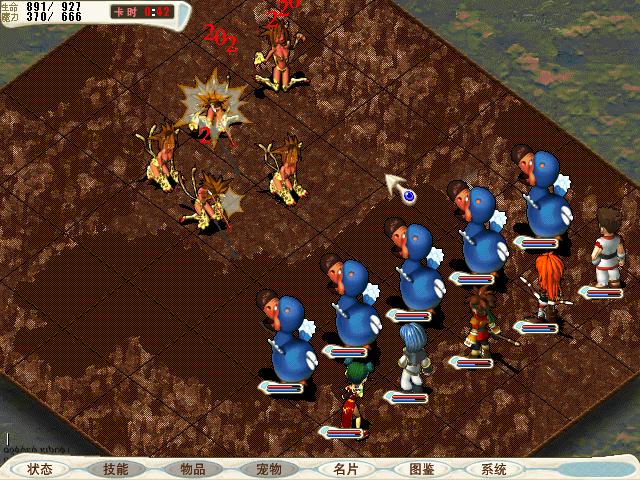Open the 系统 system menu
The image size is (640, 480).
pos(494,469)
